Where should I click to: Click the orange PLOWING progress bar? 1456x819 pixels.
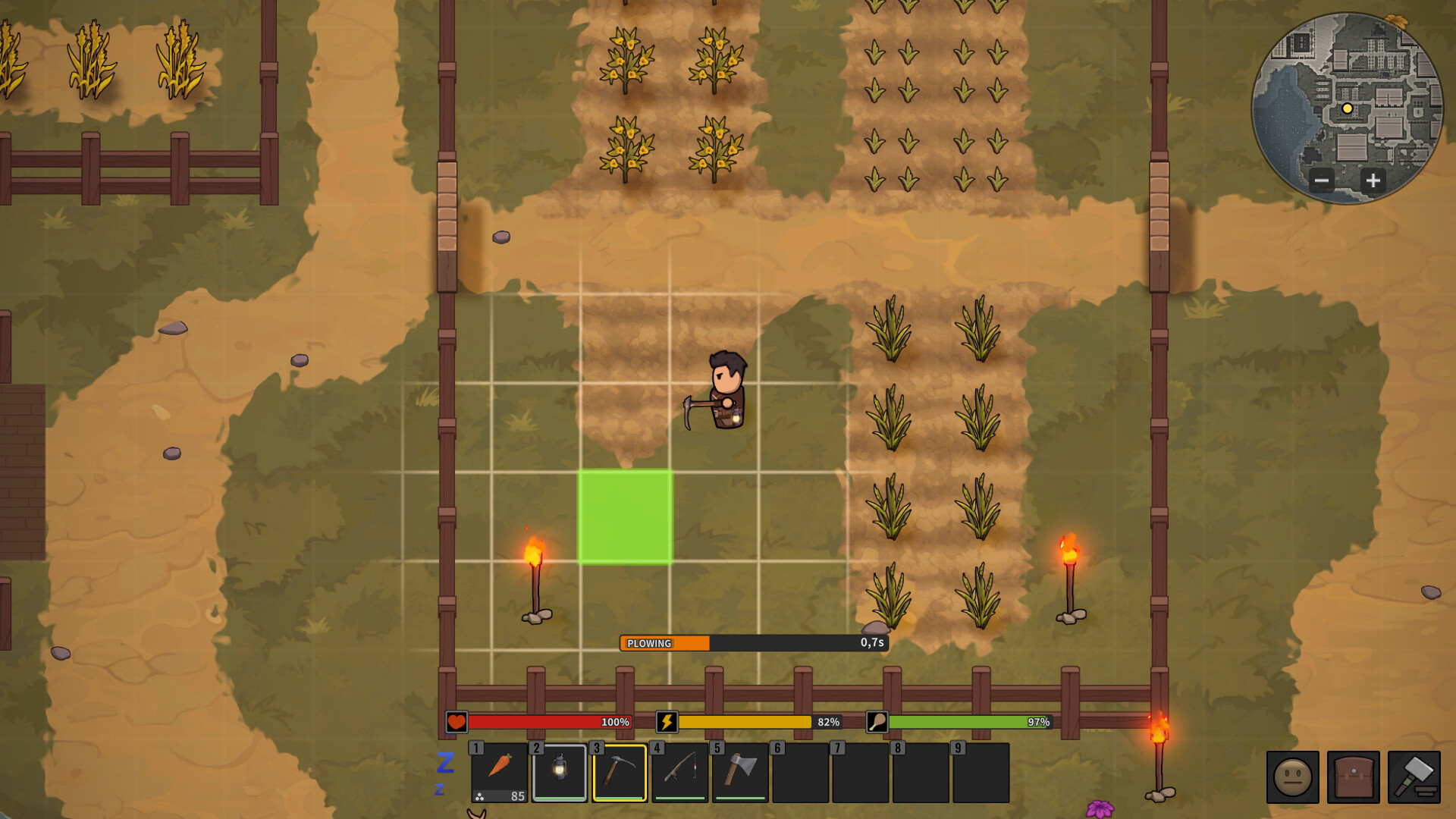pos(664,643)
